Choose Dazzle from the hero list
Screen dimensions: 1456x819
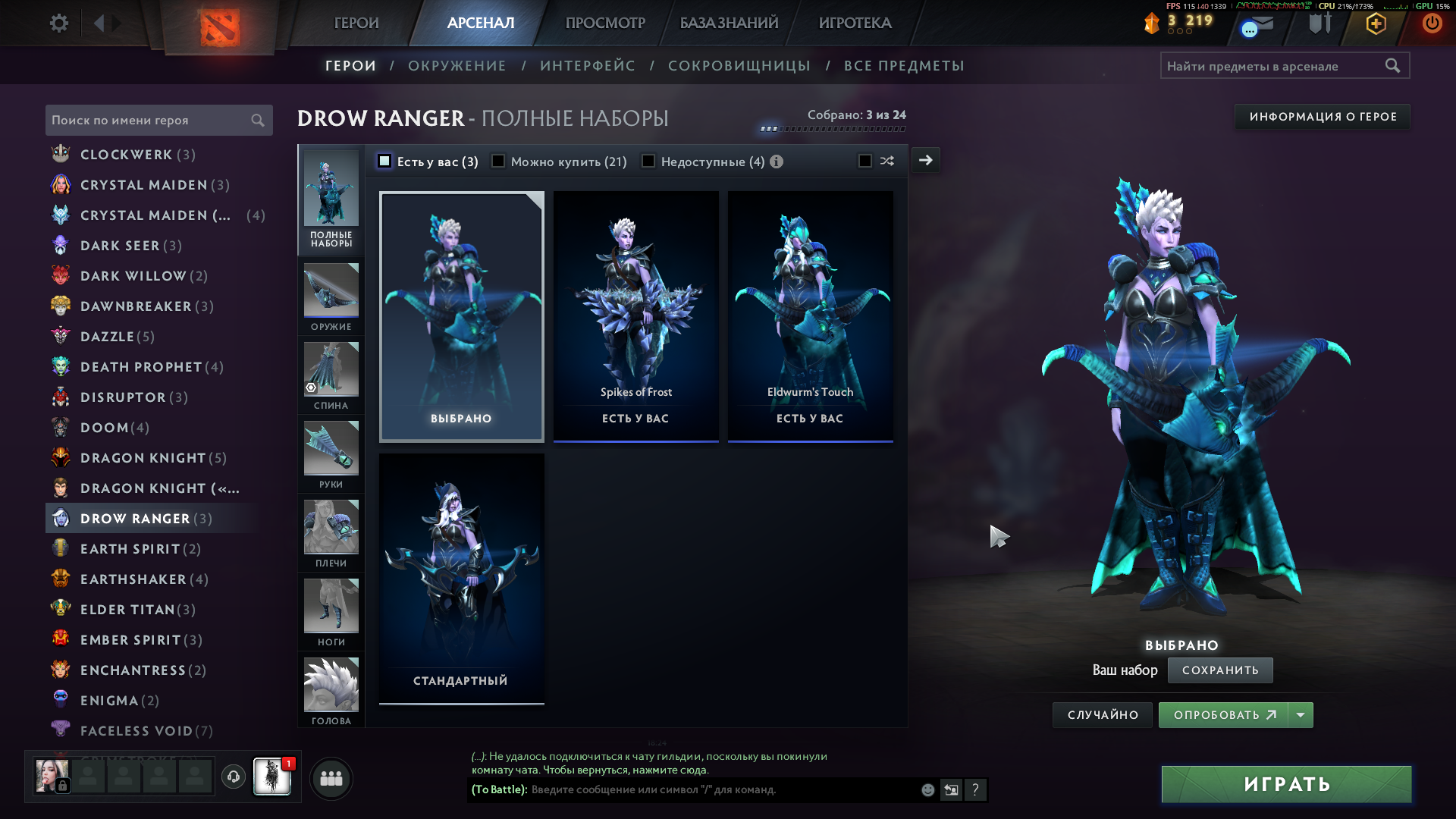point(108,337)
